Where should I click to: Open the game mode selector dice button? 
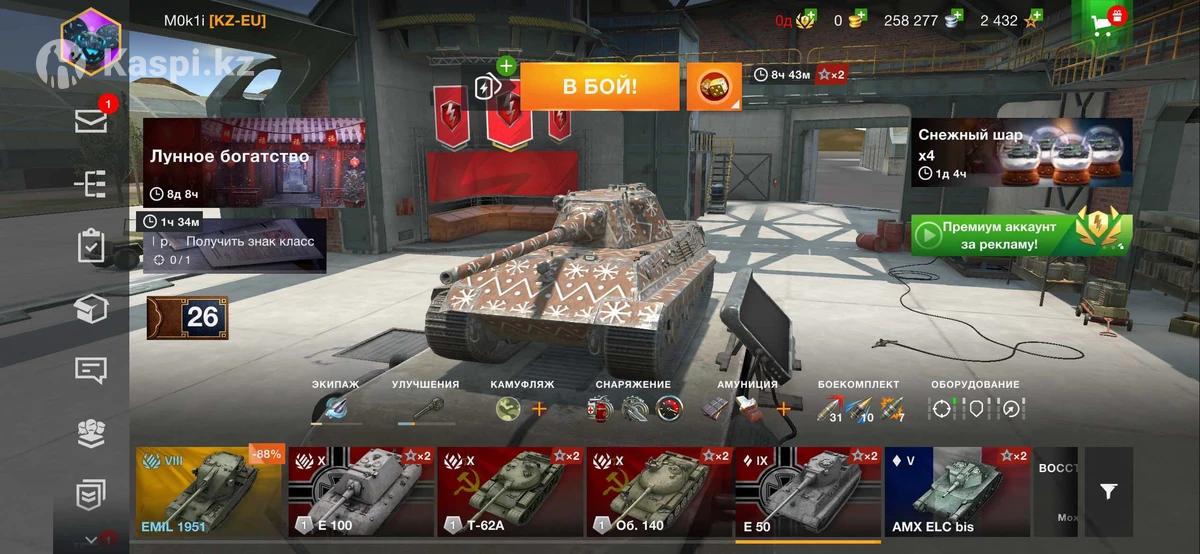tap(713, 87)
